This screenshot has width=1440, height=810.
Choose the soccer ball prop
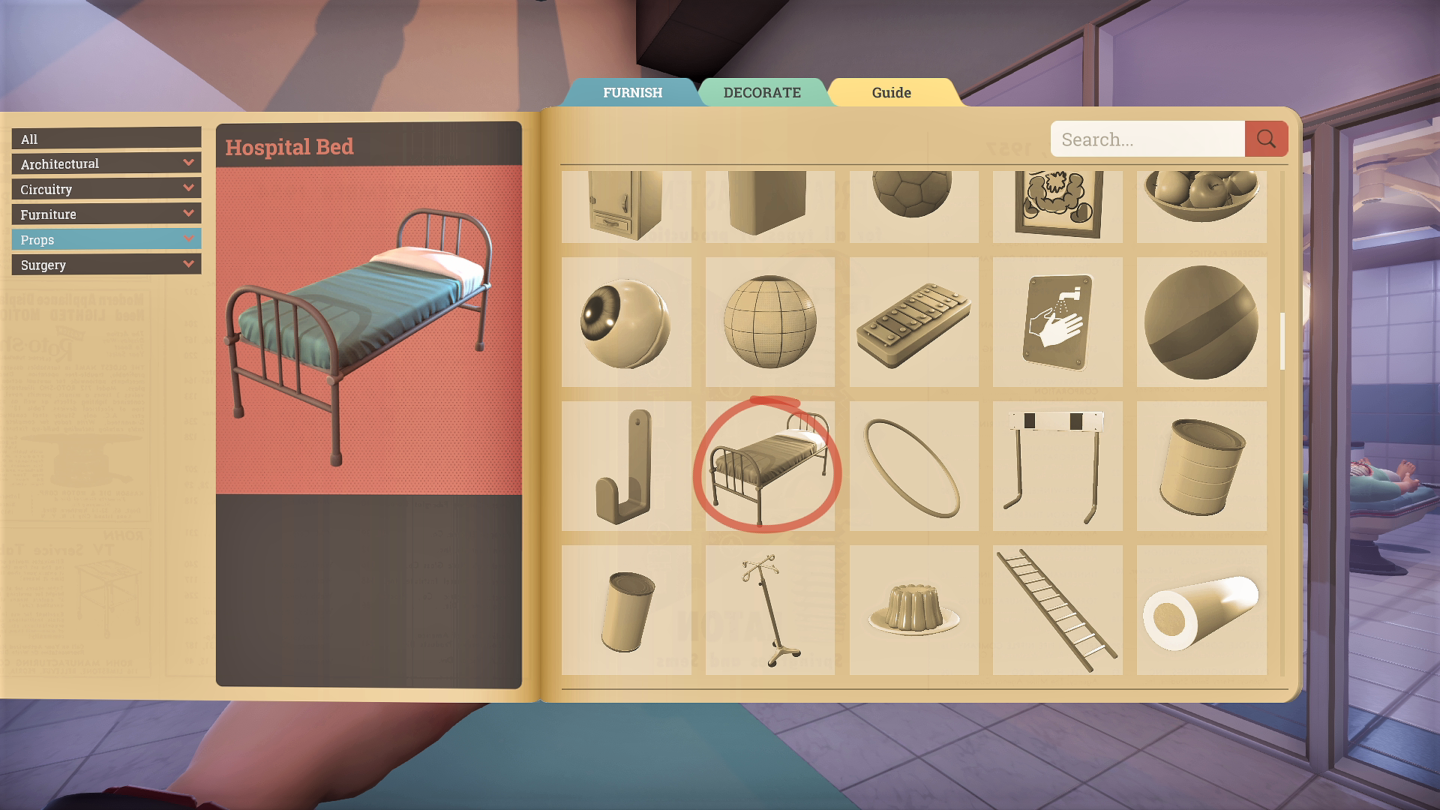coord(913,198)
